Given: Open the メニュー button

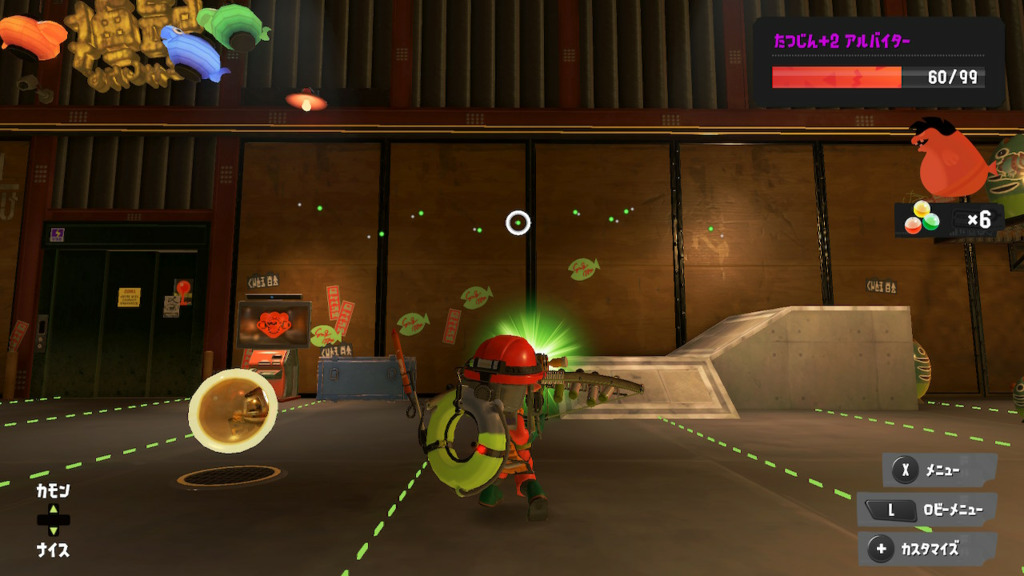Looking at the screenshot, I should [938, 469].
